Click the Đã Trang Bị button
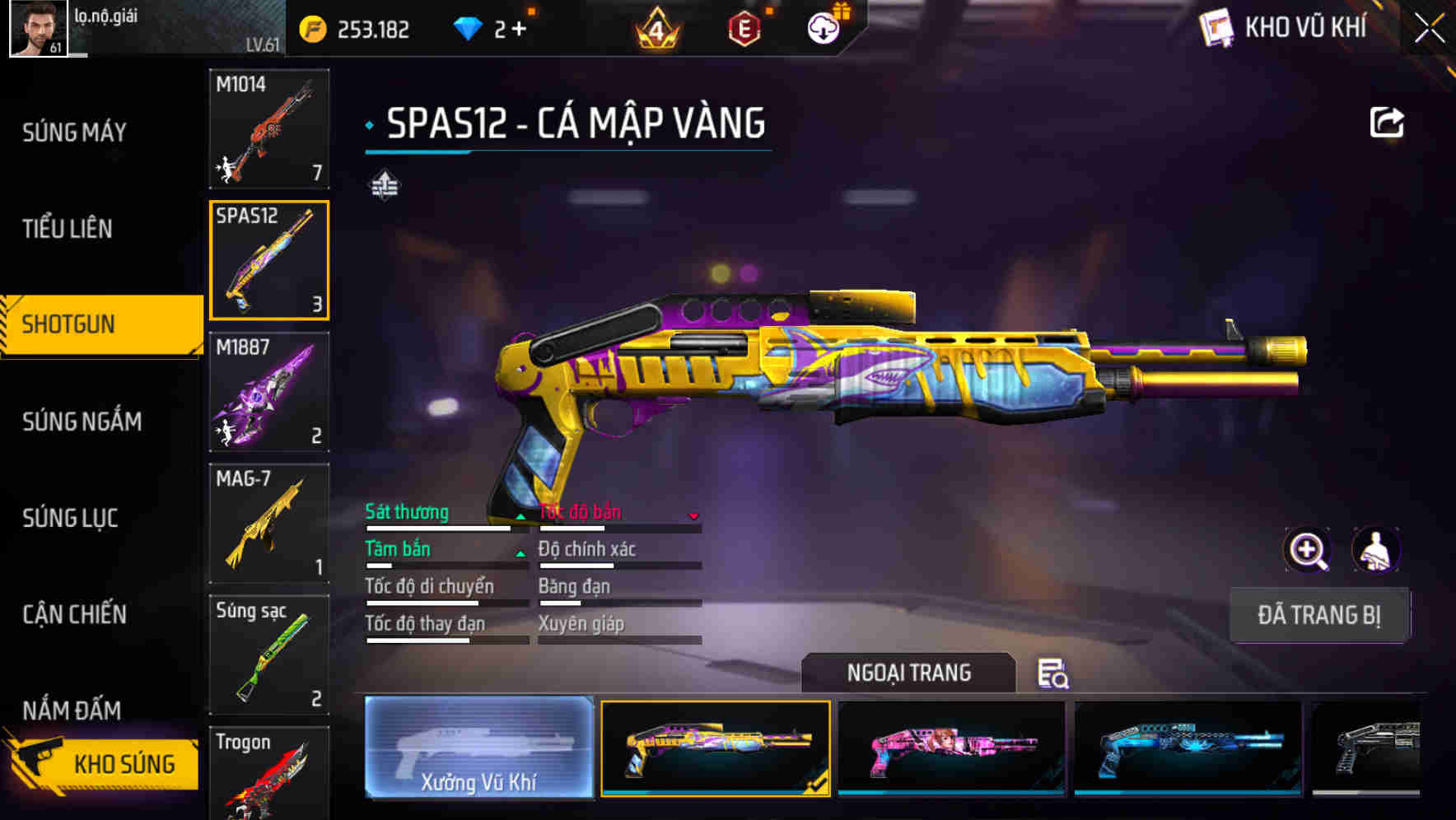The width and height of the screenshot is (1456, 820). (x=1318, y=615)
